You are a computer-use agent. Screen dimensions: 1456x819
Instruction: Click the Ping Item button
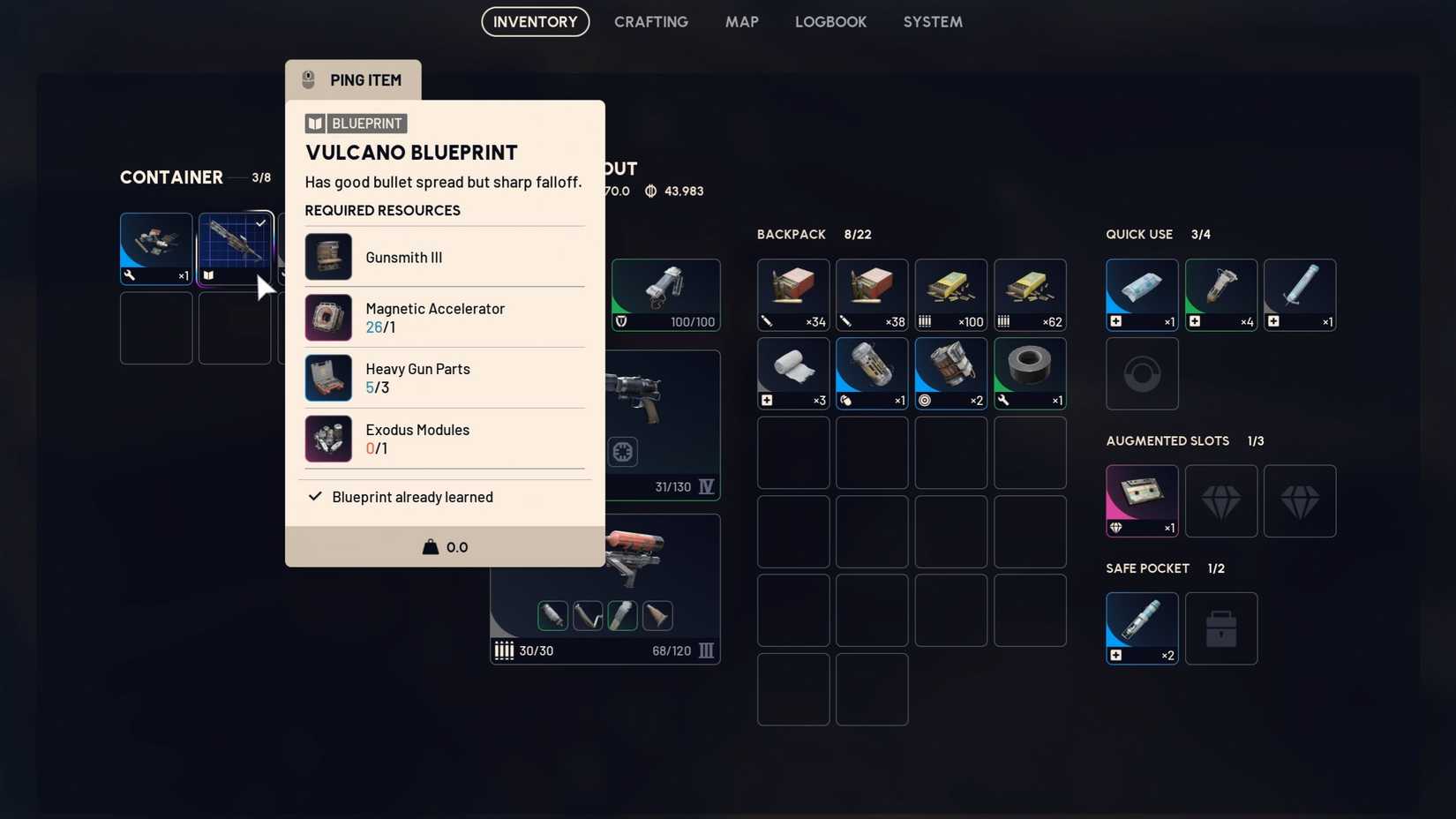coord(352,79)
